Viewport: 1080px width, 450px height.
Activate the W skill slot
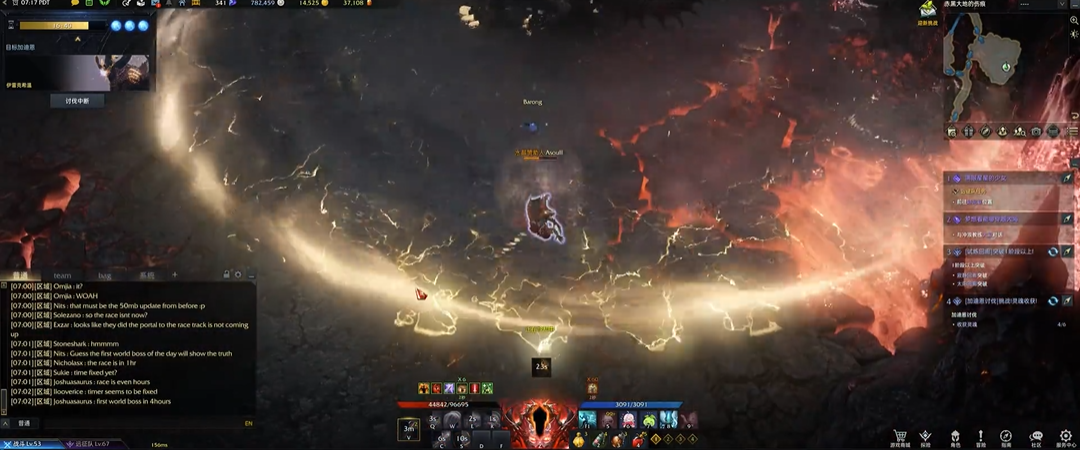click(x=454, y=420)
